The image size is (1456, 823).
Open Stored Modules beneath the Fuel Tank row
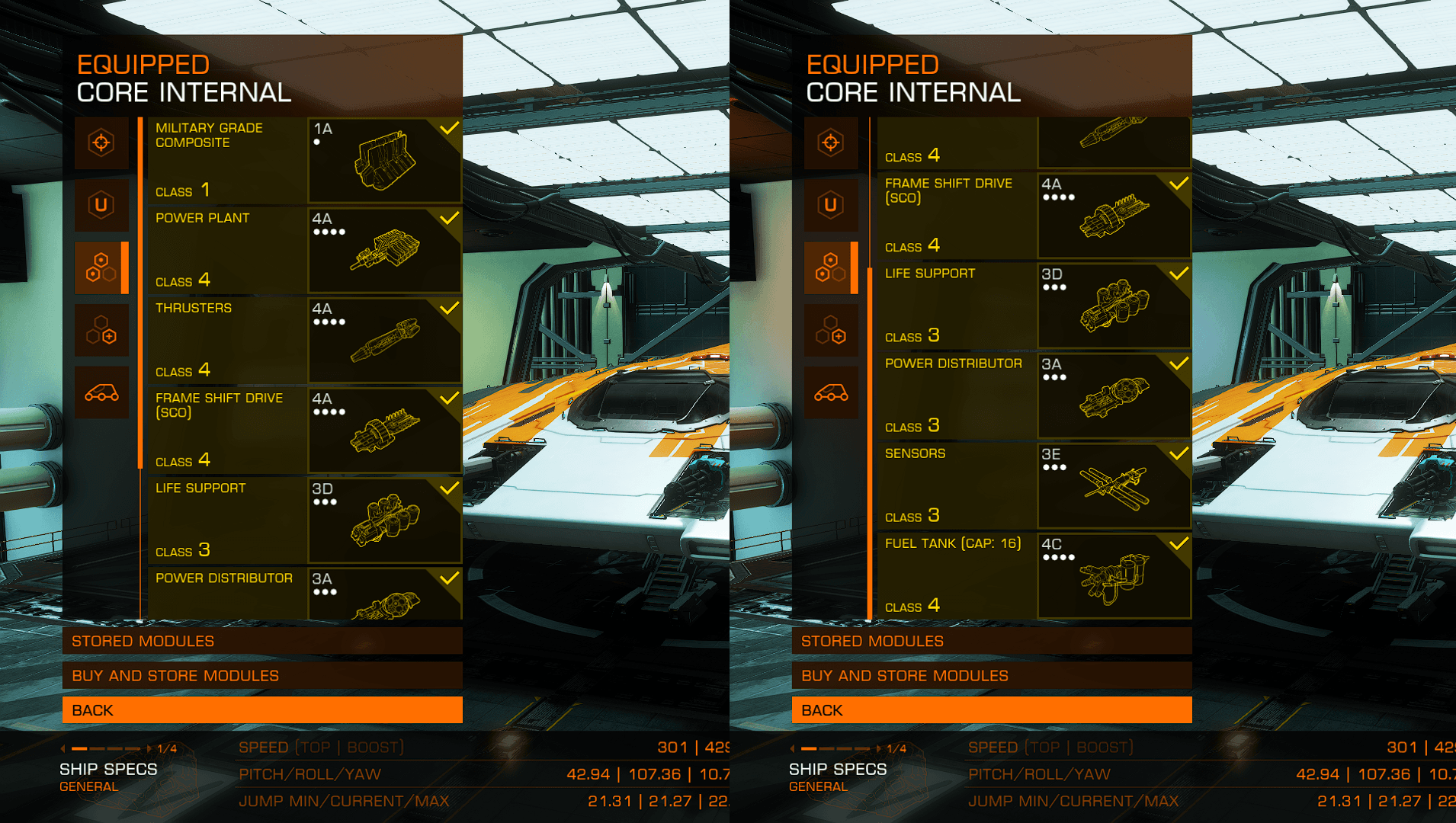[992, 641]
